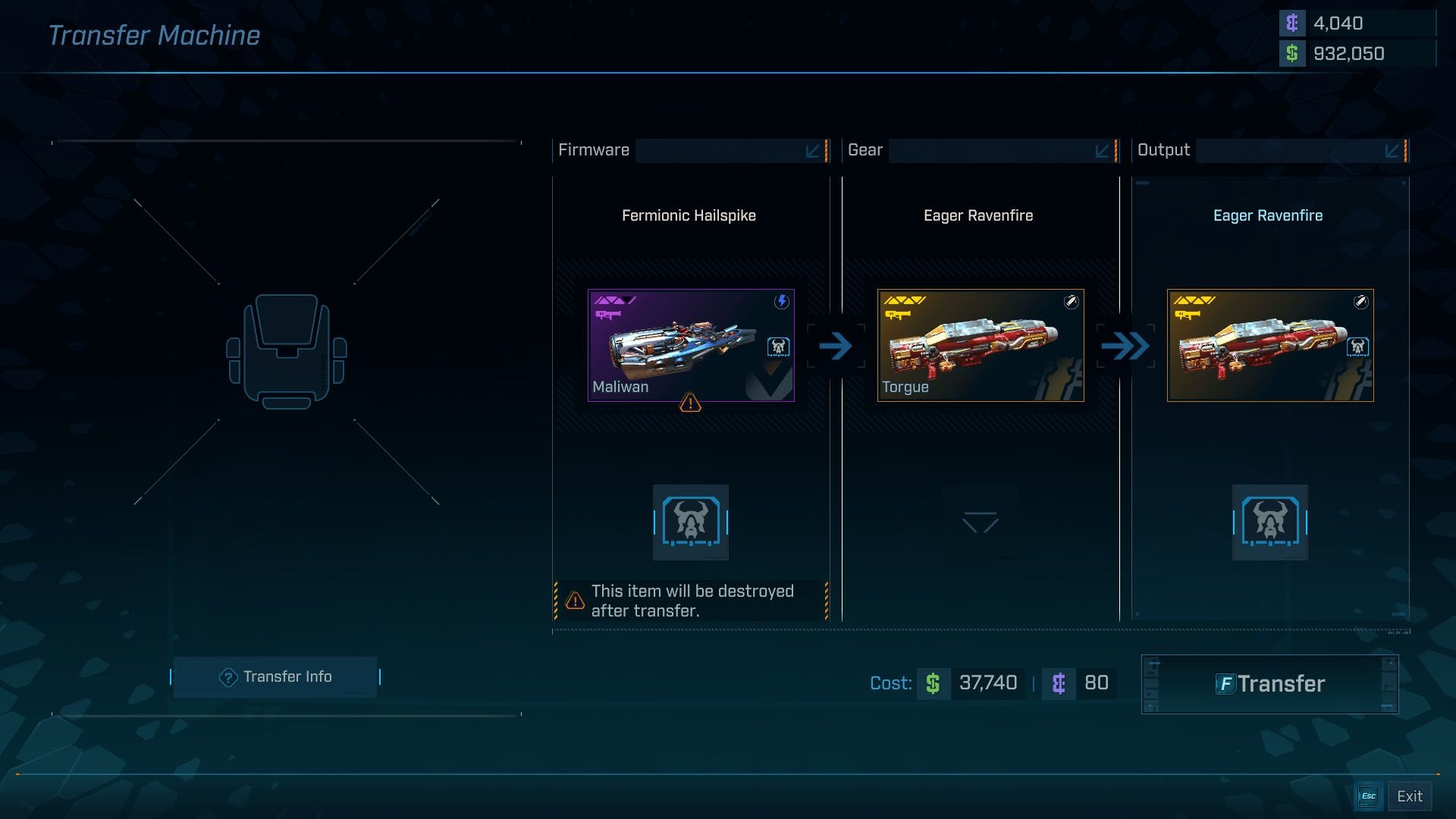Exit the Transfer Machine screen
Screen dimensions: 1456x819
click(x=1394, y=796)
